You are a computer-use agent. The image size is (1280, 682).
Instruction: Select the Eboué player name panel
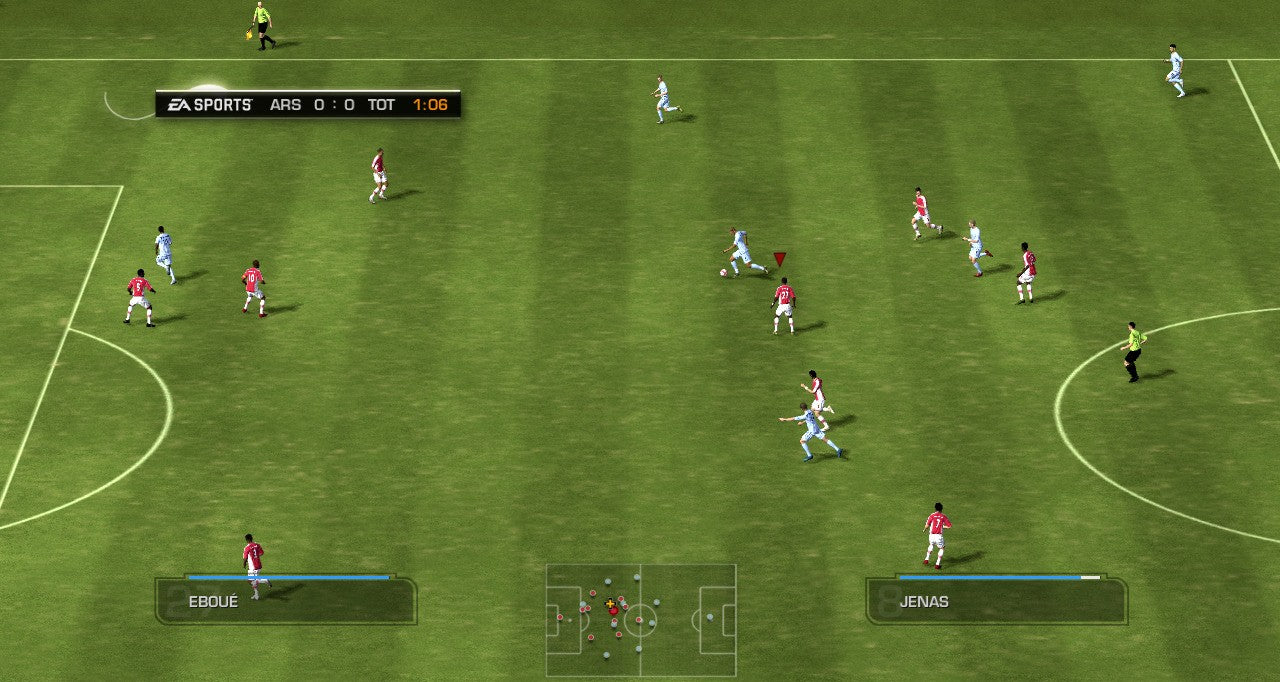pyautogui.click(x=285, y=601)
